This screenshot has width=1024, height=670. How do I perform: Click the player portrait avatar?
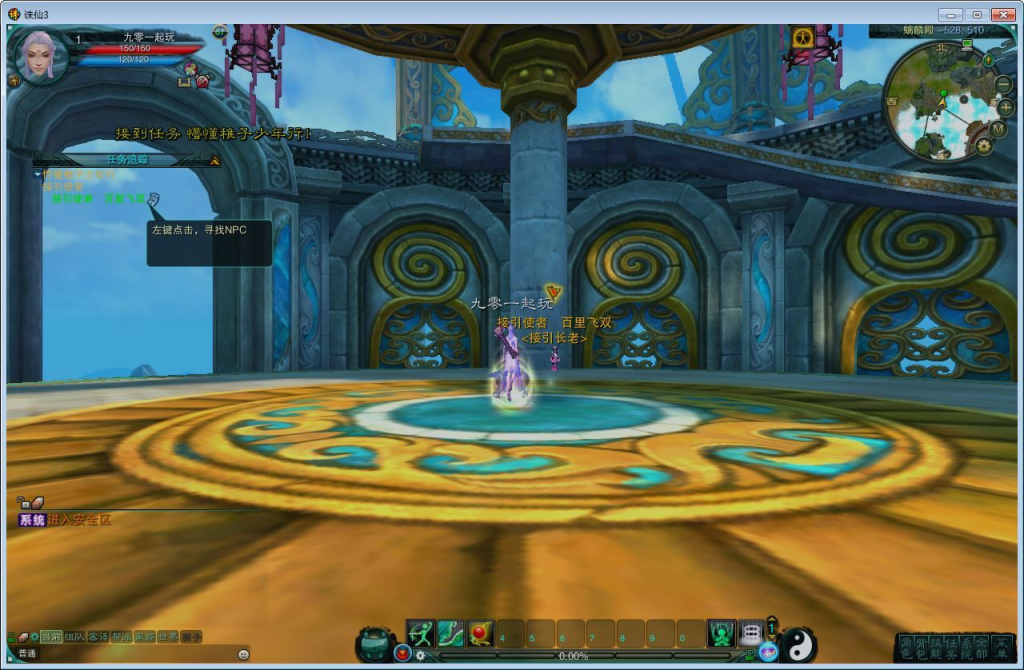tap(40, 57)
